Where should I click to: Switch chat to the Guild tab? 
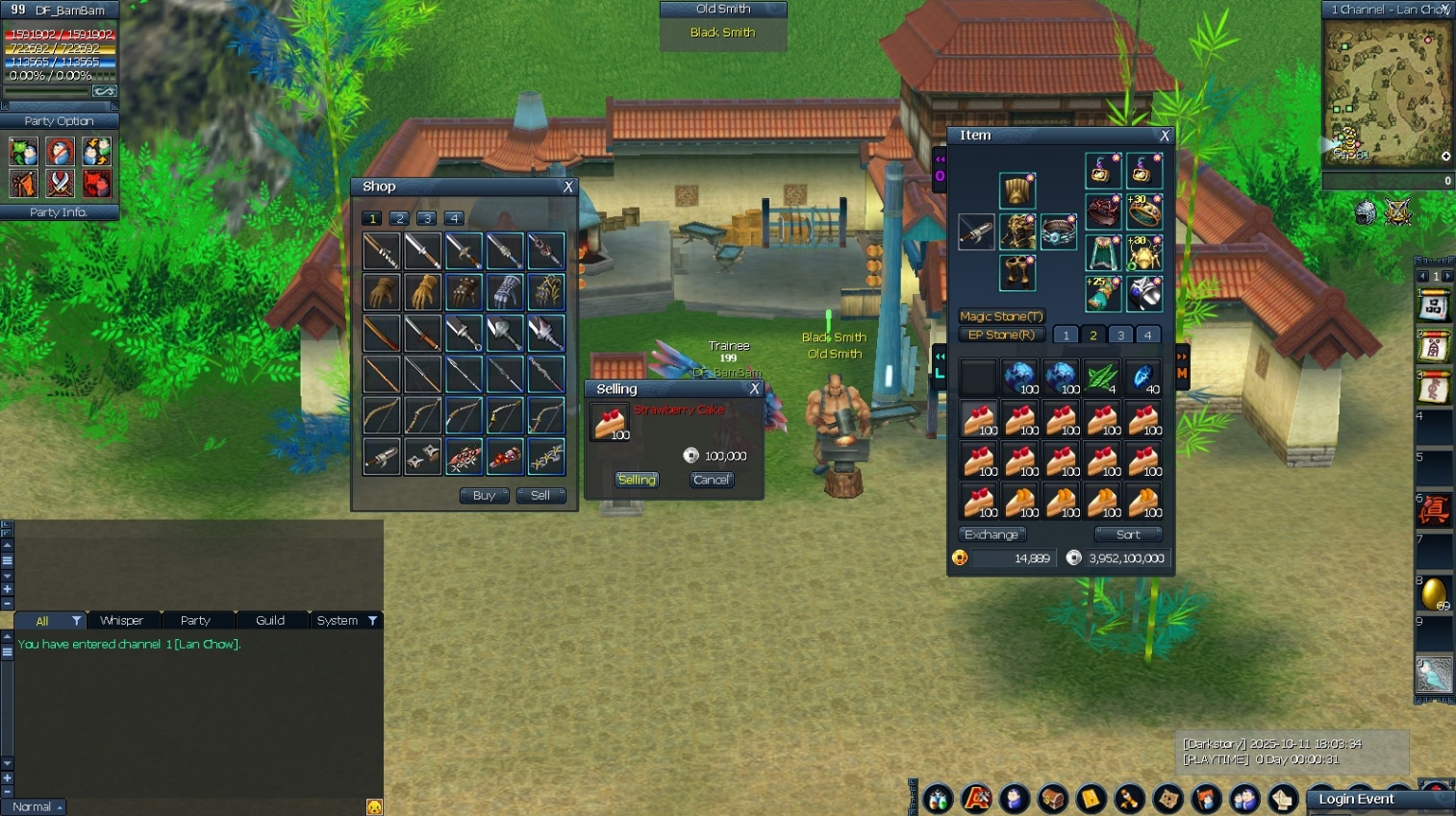coord(270,621)
